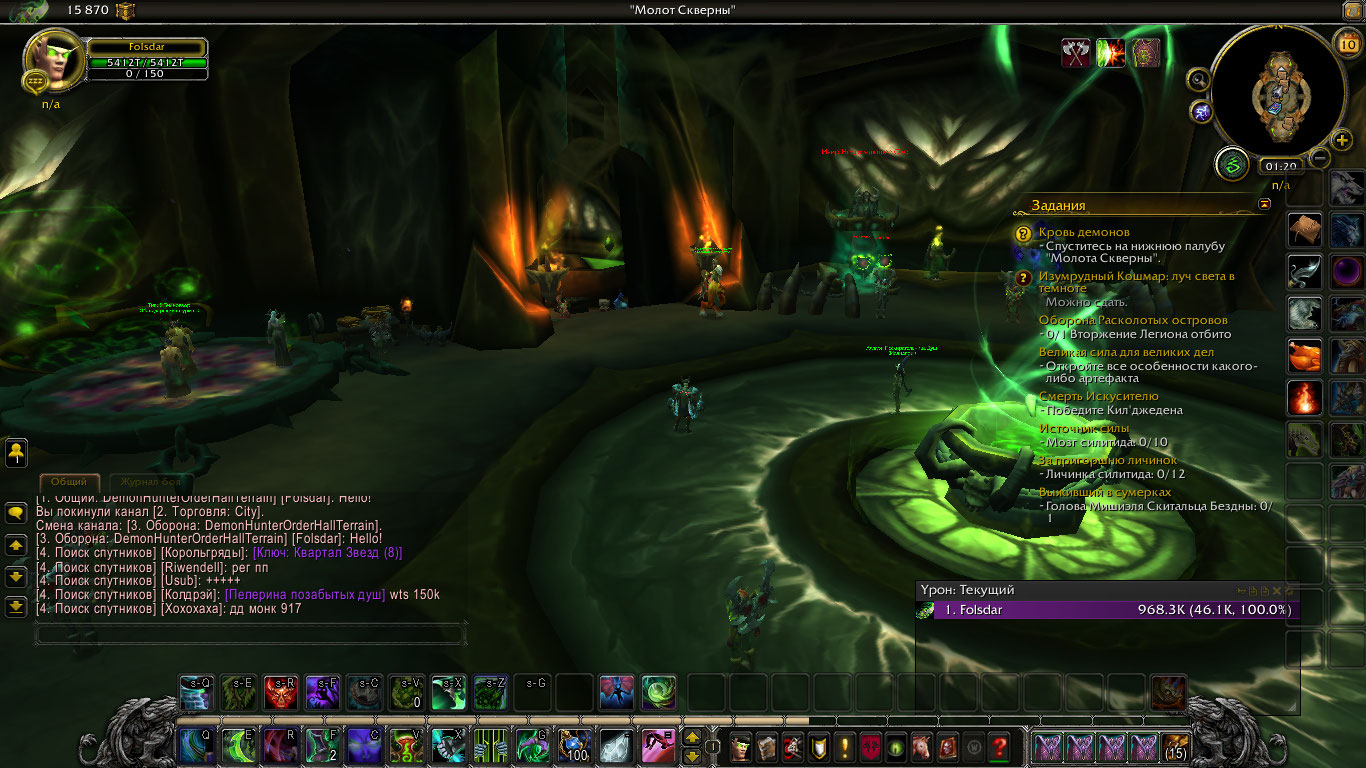This screenshot has width=1366, height=768.
Task: Switch to the Общий chat tab
Action: click(x=69, y=482)
